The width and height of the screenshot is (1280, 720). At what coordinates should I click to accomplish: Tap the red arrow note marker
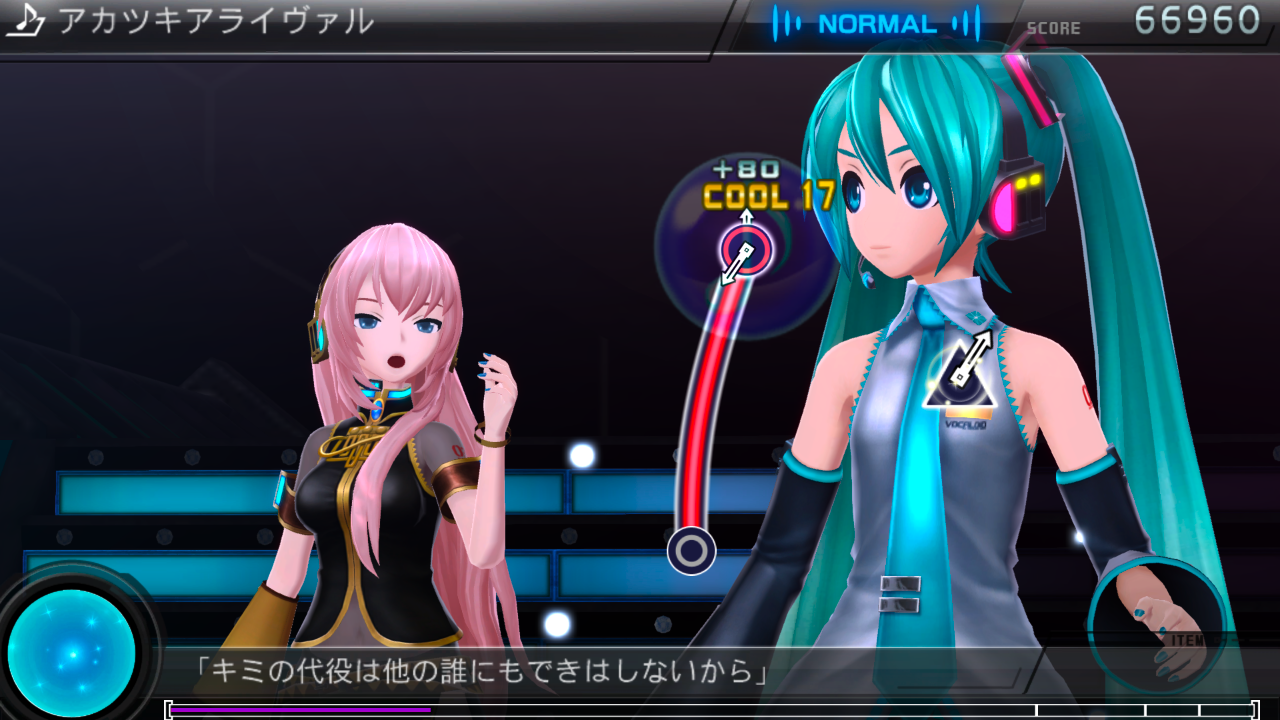tap(746, 249)
